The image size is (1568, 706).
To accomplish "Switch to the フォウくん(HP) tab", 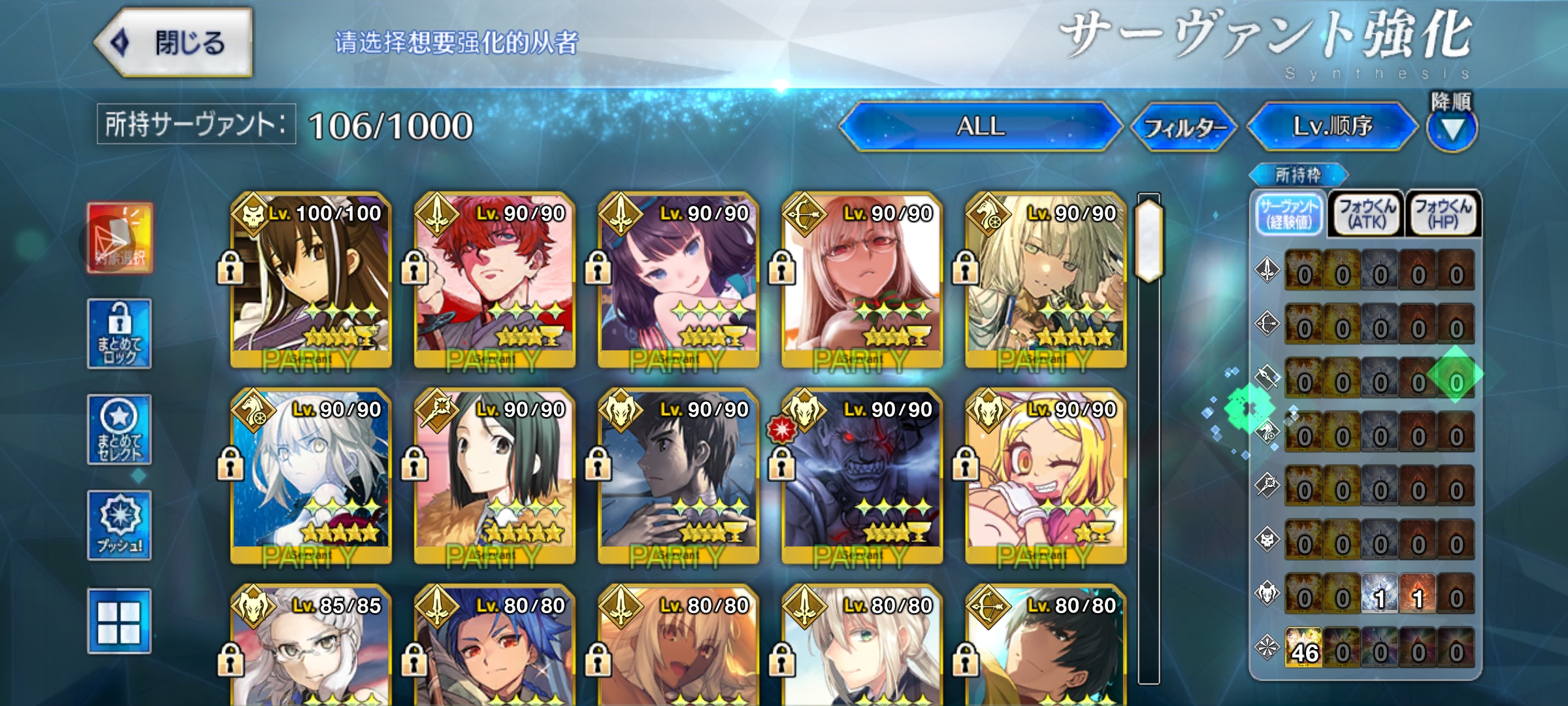I will click(1443, 214).
